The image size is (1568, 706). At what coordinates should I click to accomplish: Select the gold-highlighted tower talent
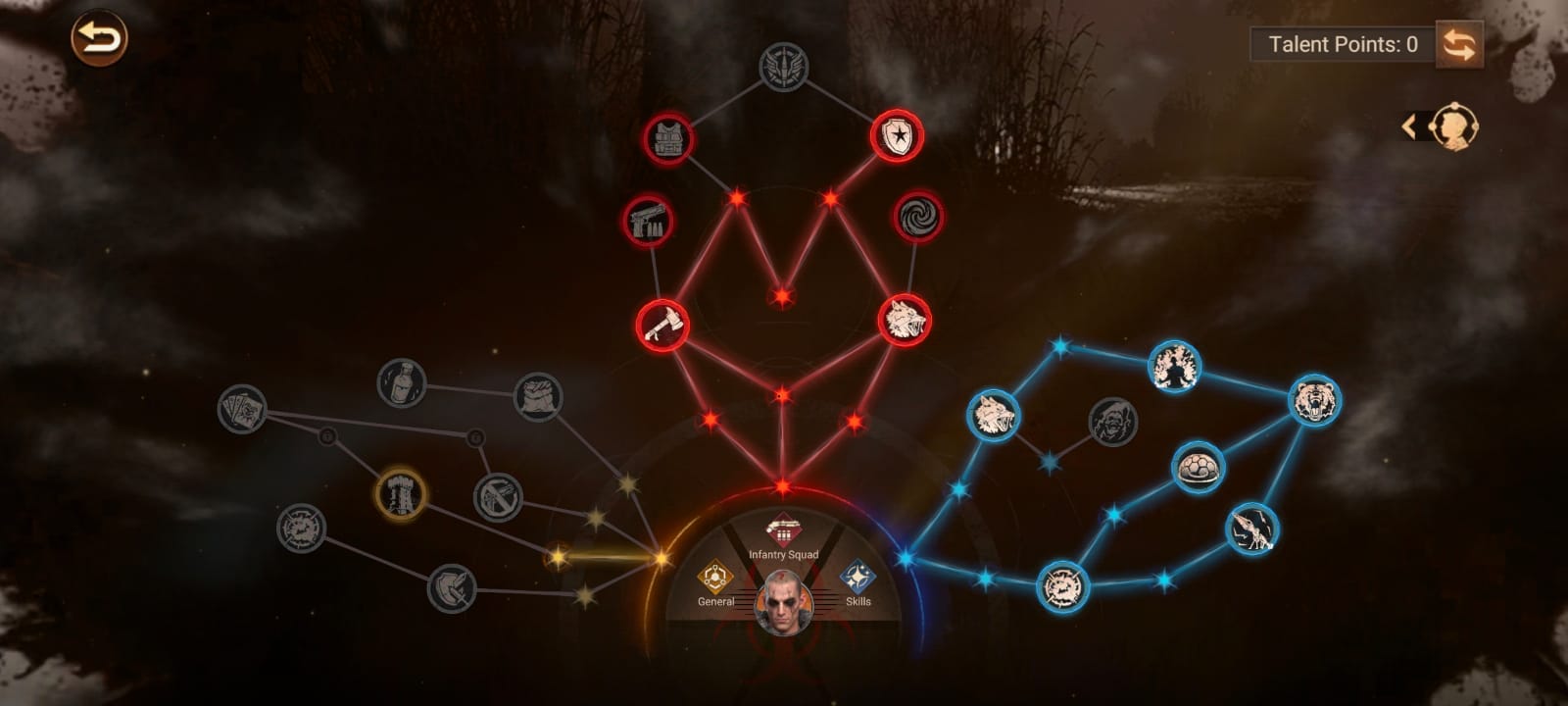(x=401, y=493)
